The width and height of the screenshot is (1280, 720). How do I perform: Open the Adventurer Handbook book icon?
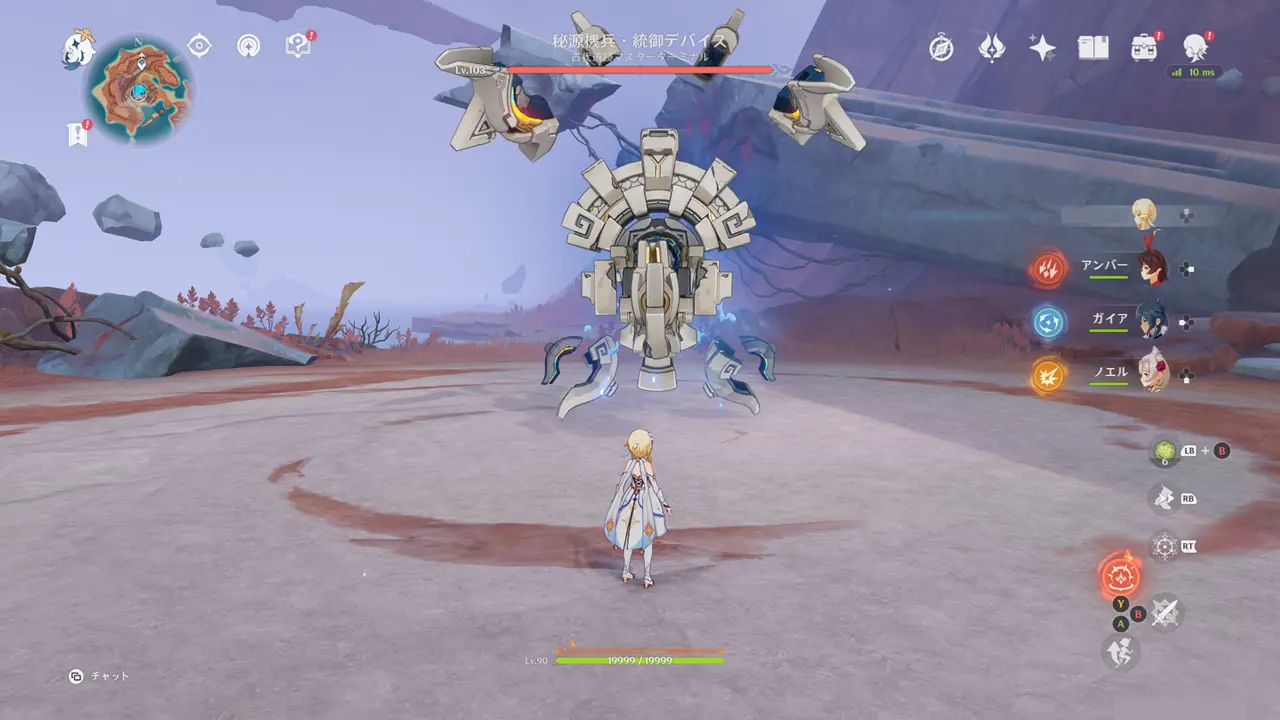pos(1092,48)
